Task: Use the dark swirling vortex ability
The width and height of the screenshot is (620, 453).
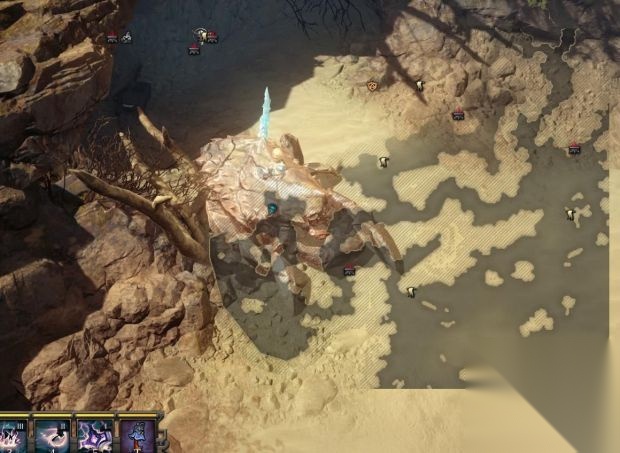Action: pos(54,436)
